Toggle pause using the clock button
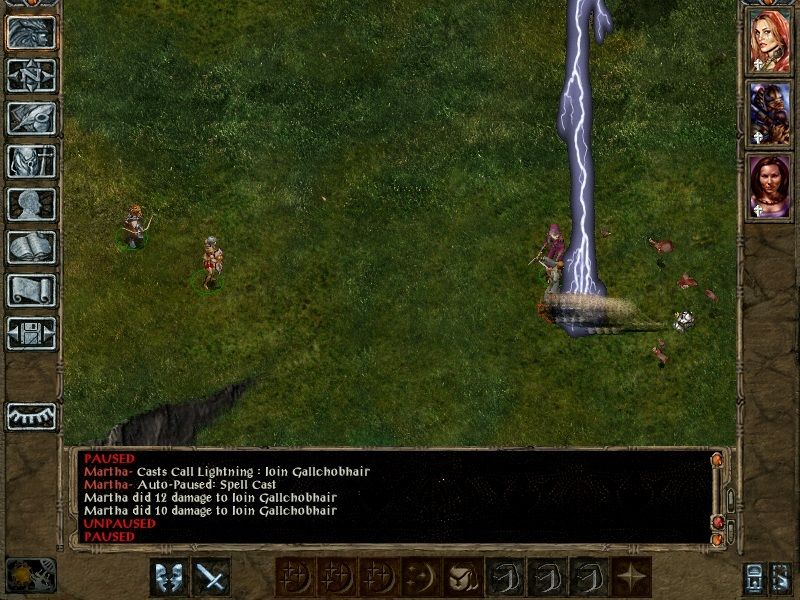This screenshot has height=600, width=800. click(31, 575)
